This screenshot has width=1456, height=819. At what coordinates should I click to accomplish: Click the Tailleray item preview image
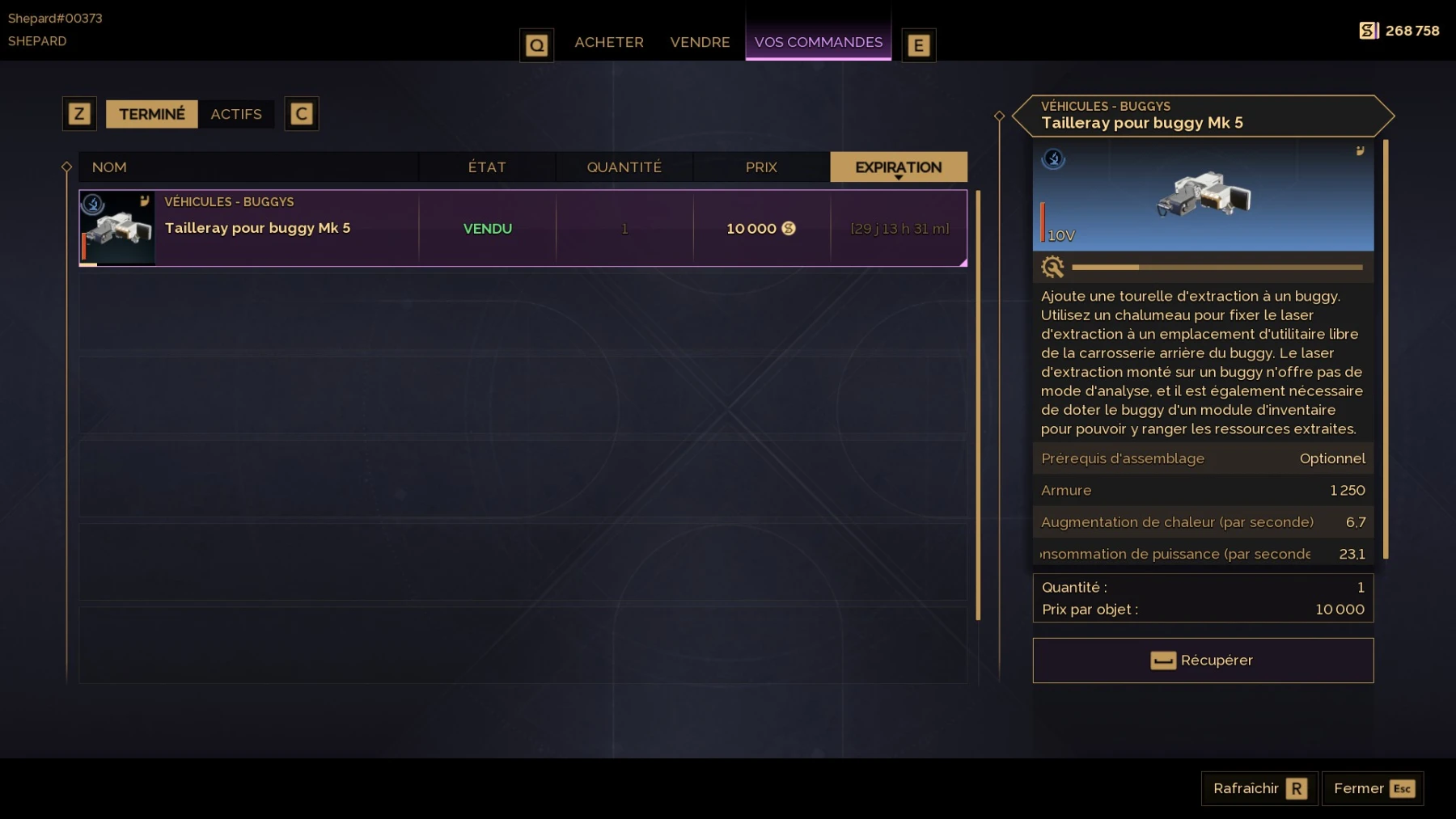(1203, 196)
